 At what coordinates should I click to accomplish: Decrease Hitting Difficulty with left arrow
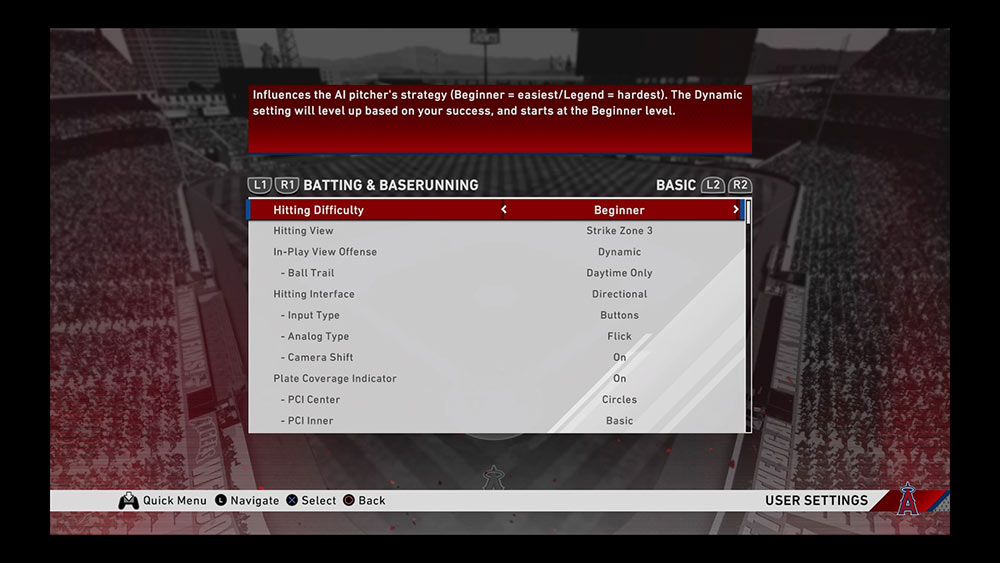(504, 210)
